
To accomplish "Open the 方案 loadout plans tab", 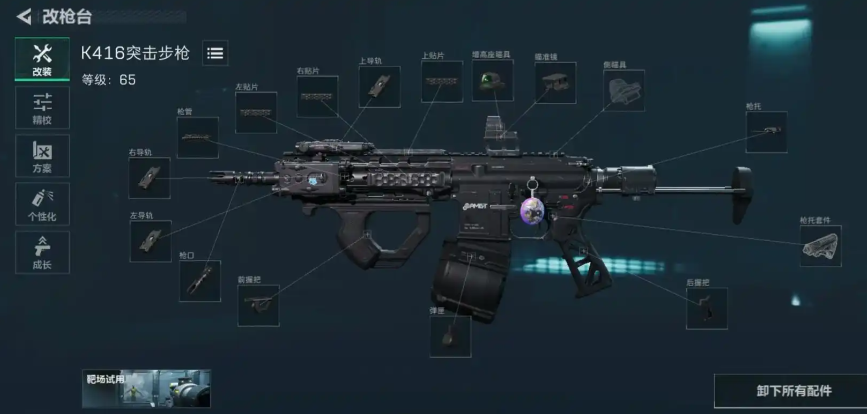I will coord(42,155).
